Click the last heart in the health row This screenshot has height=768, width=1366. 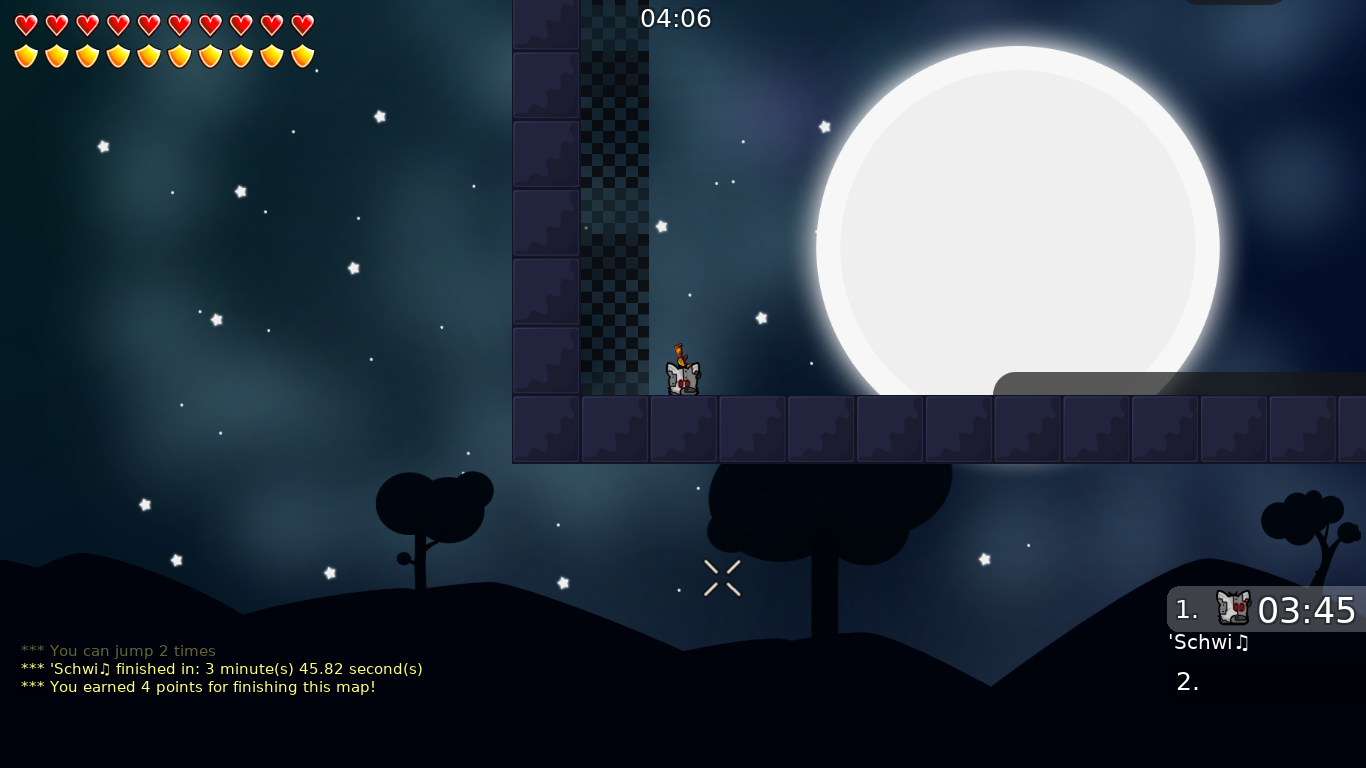tap(302, 25)
